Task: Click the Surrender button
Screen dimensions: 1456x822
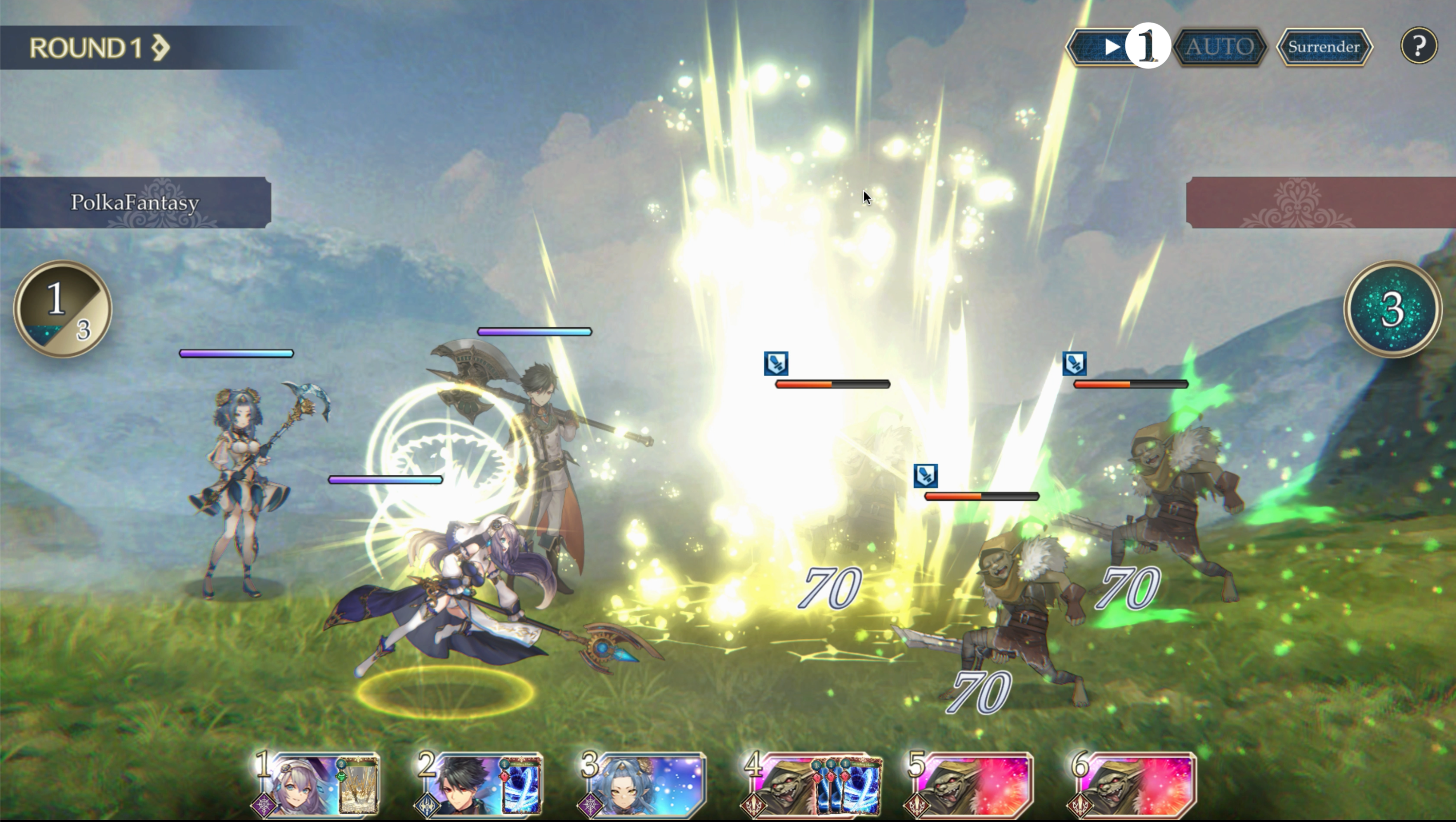Action: coord(1323,47)
